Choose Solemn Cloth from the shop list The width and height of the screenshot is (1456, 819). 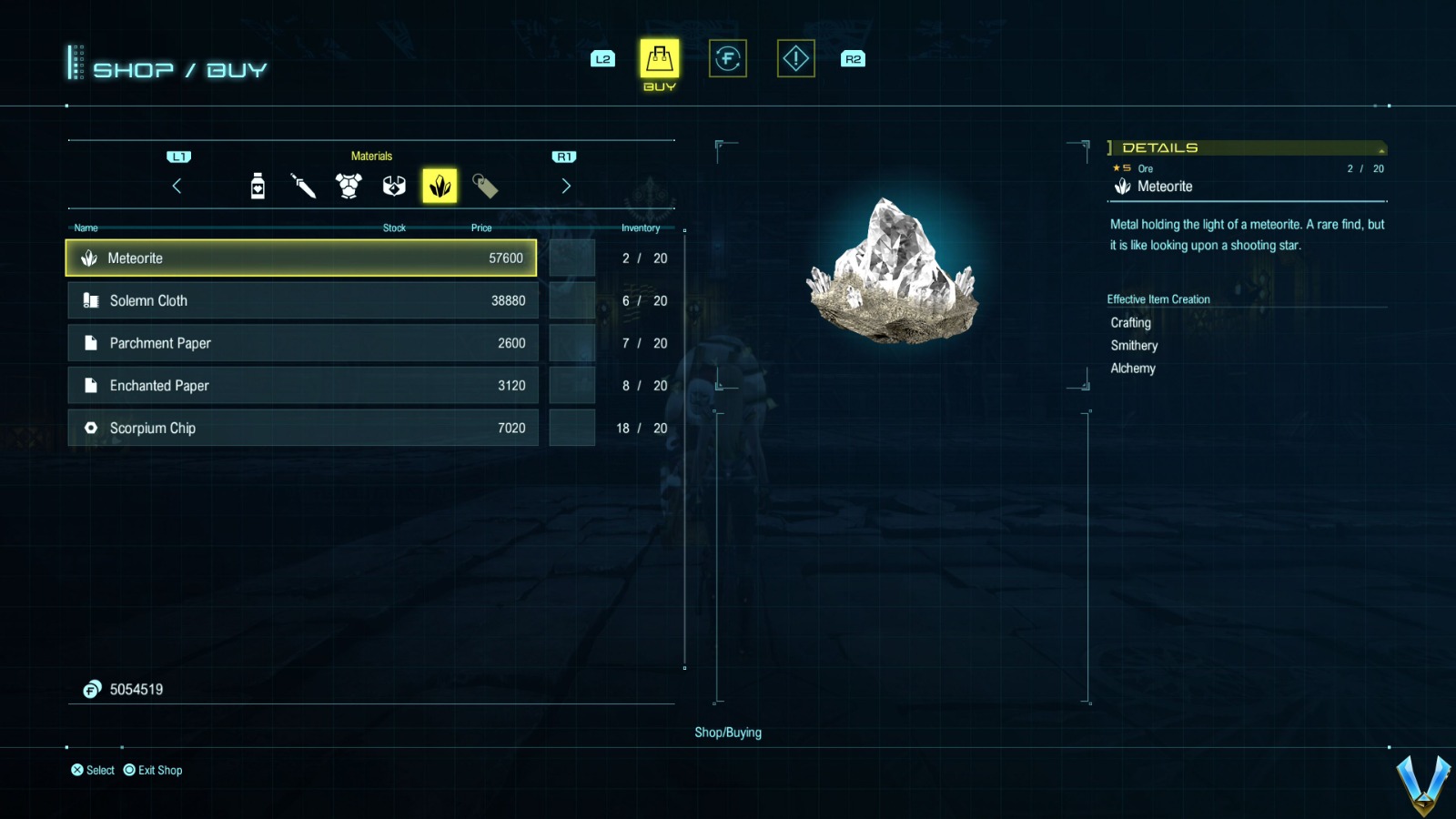pos(303,300)
